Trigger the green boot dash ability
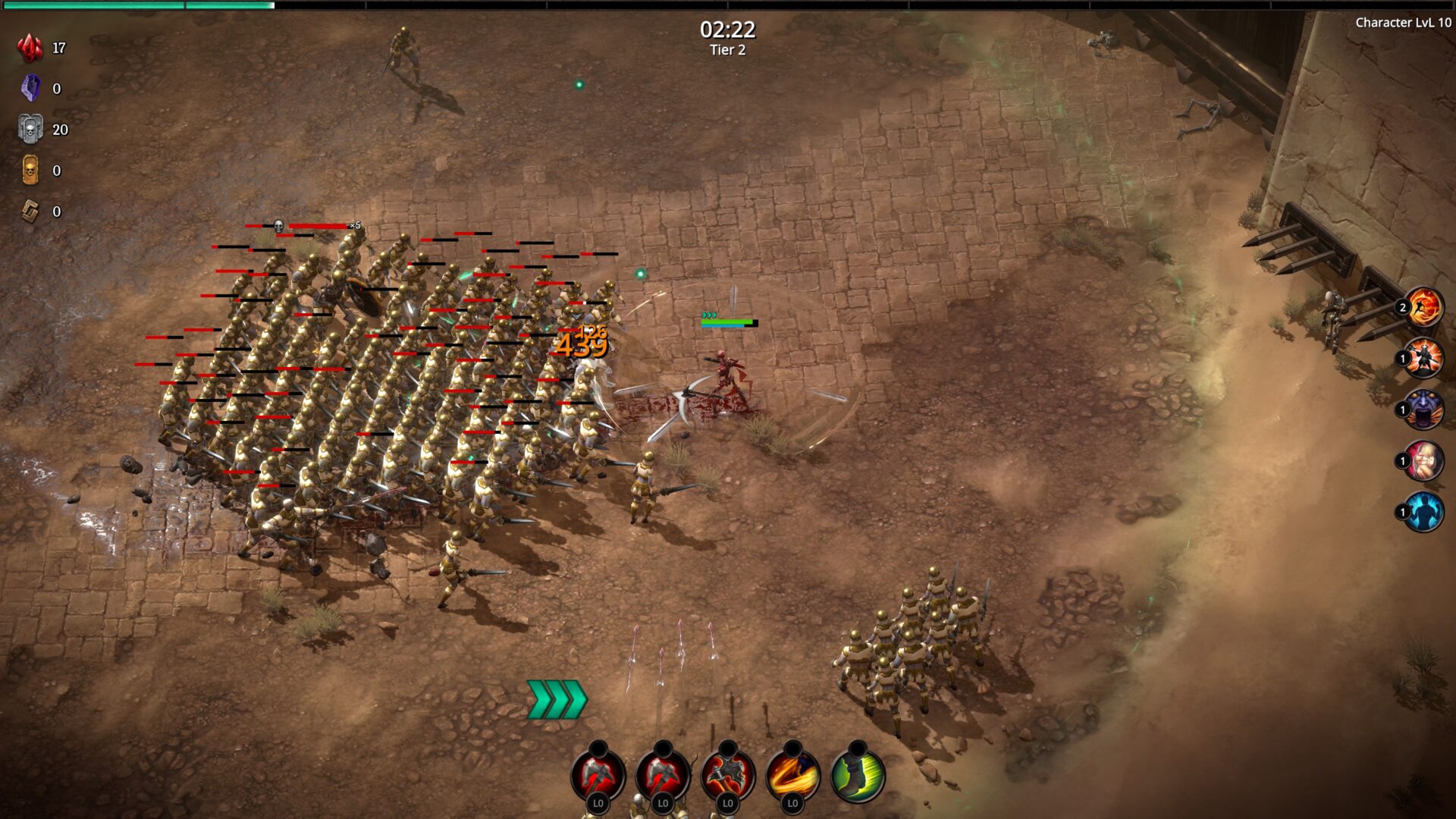 858,775
